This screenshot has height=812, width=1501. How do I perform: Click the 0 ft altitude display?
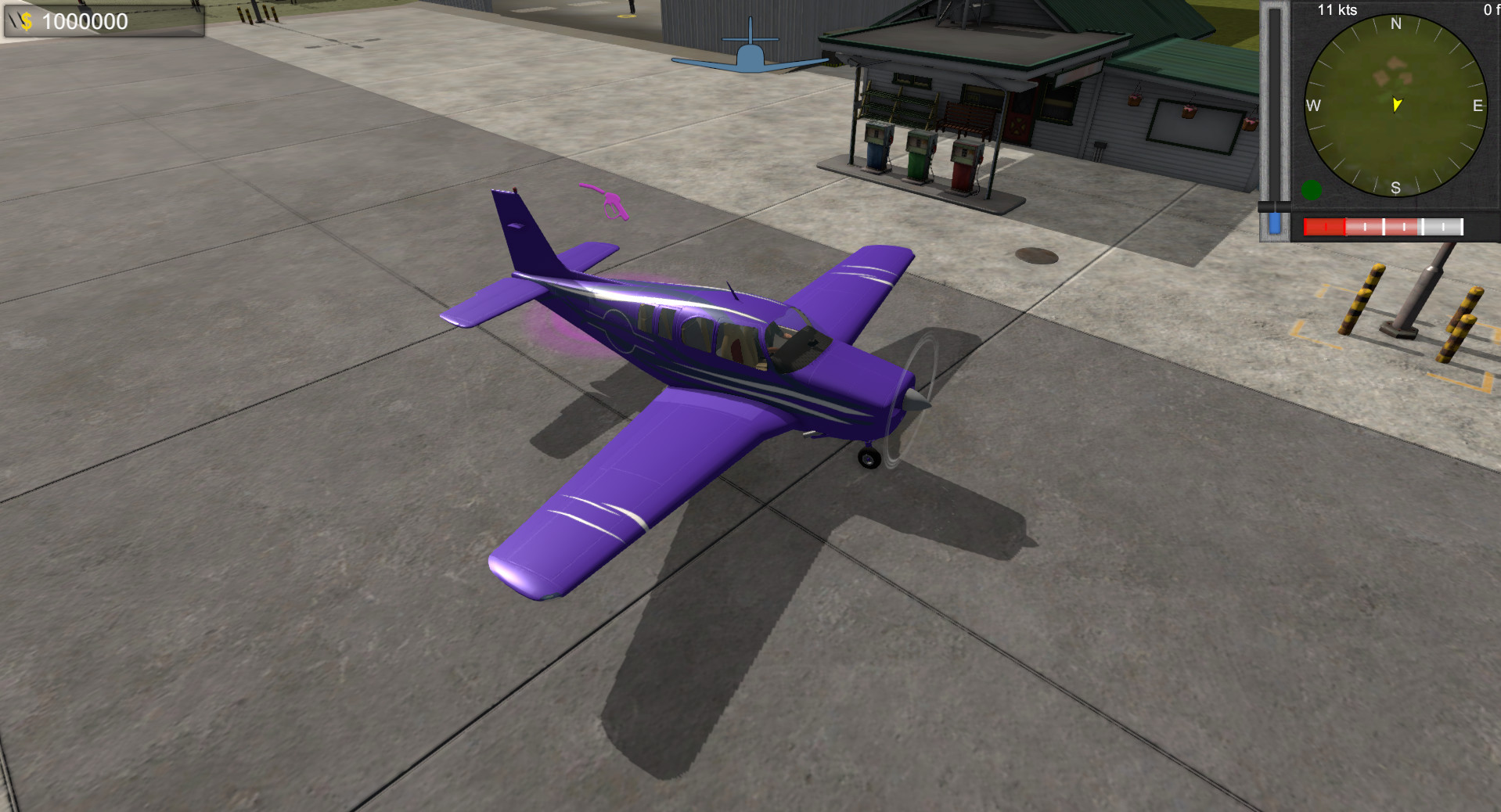(x=1491, y=9)
